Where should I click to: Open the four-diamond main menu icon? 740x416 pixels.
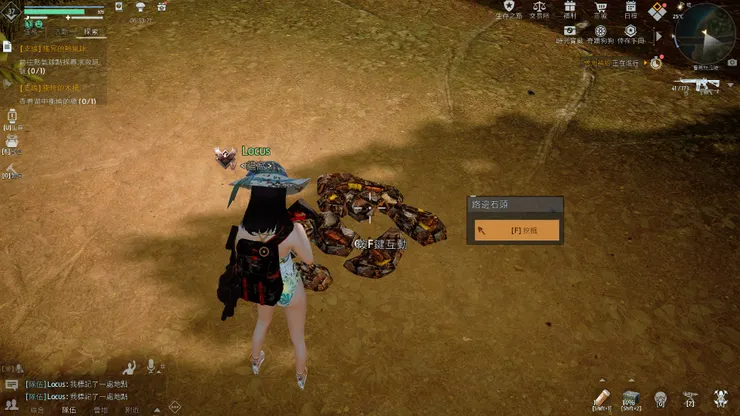(657, 12)
